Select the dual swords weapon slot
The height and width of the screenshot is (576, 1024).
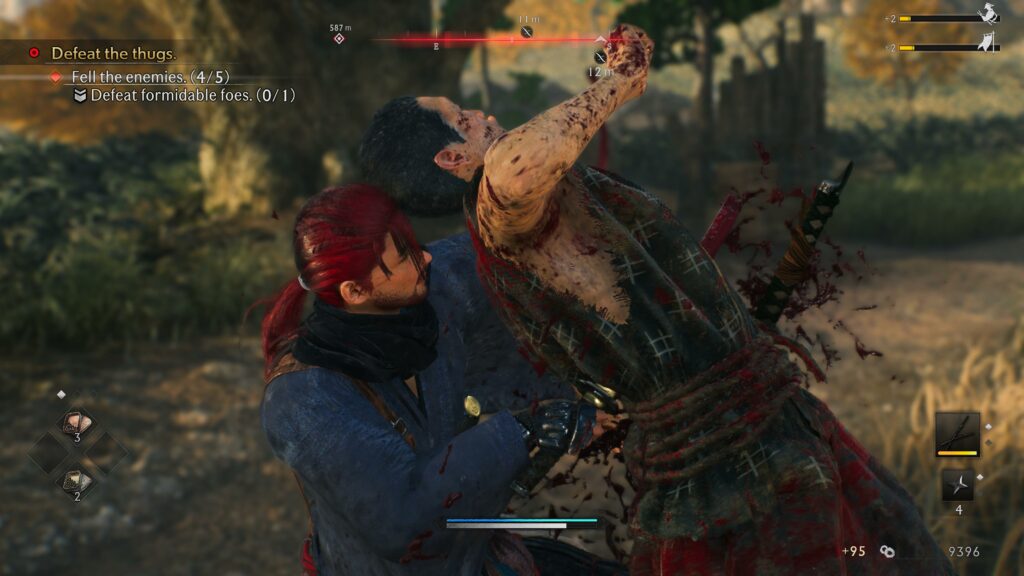[957, 432]
